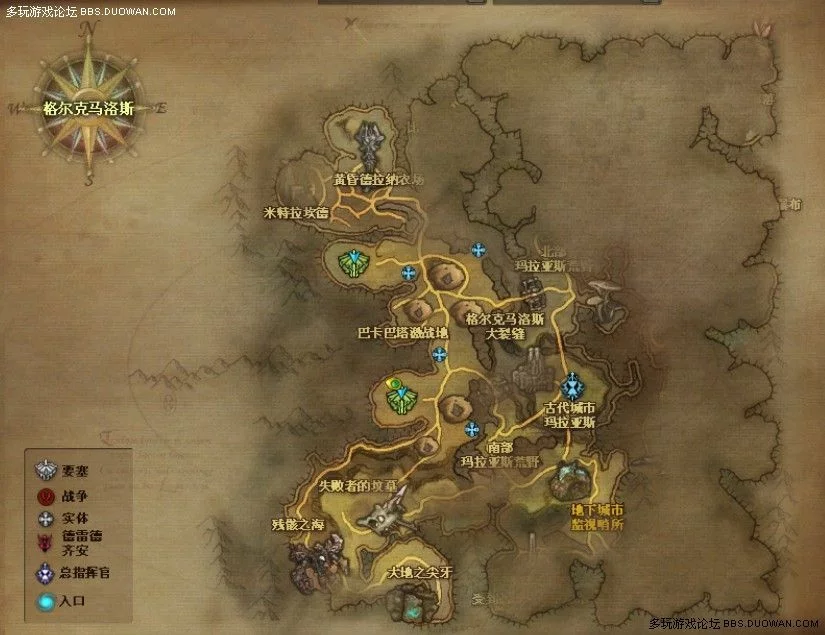The width and height of the screenshot is (825, 635).
Task: Click the 米特拉坎德 map location label
Action: pos(295,212)
